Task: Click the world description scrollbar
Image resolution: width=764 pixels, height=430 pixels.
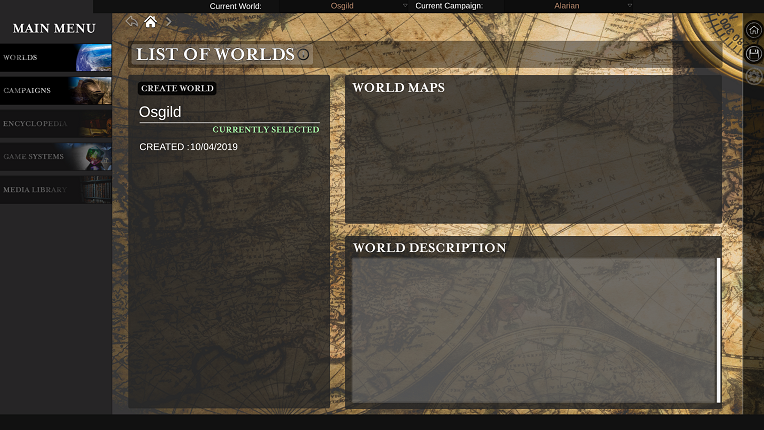Action: pos(718,330)
